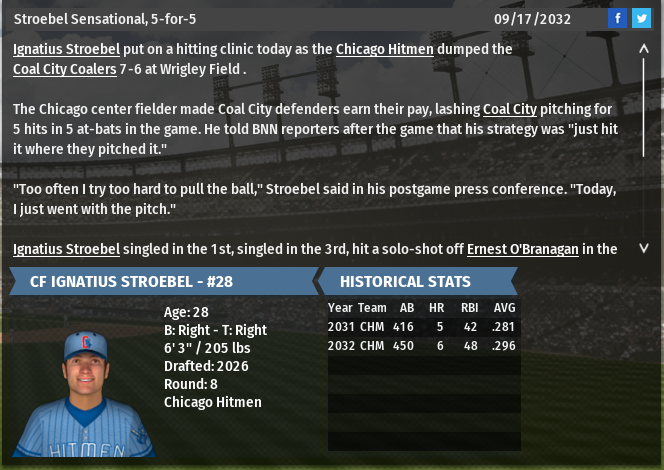Click the scroll-up arrow of the article
Screen dimensions: 664x470
click(x=644, y=48)
